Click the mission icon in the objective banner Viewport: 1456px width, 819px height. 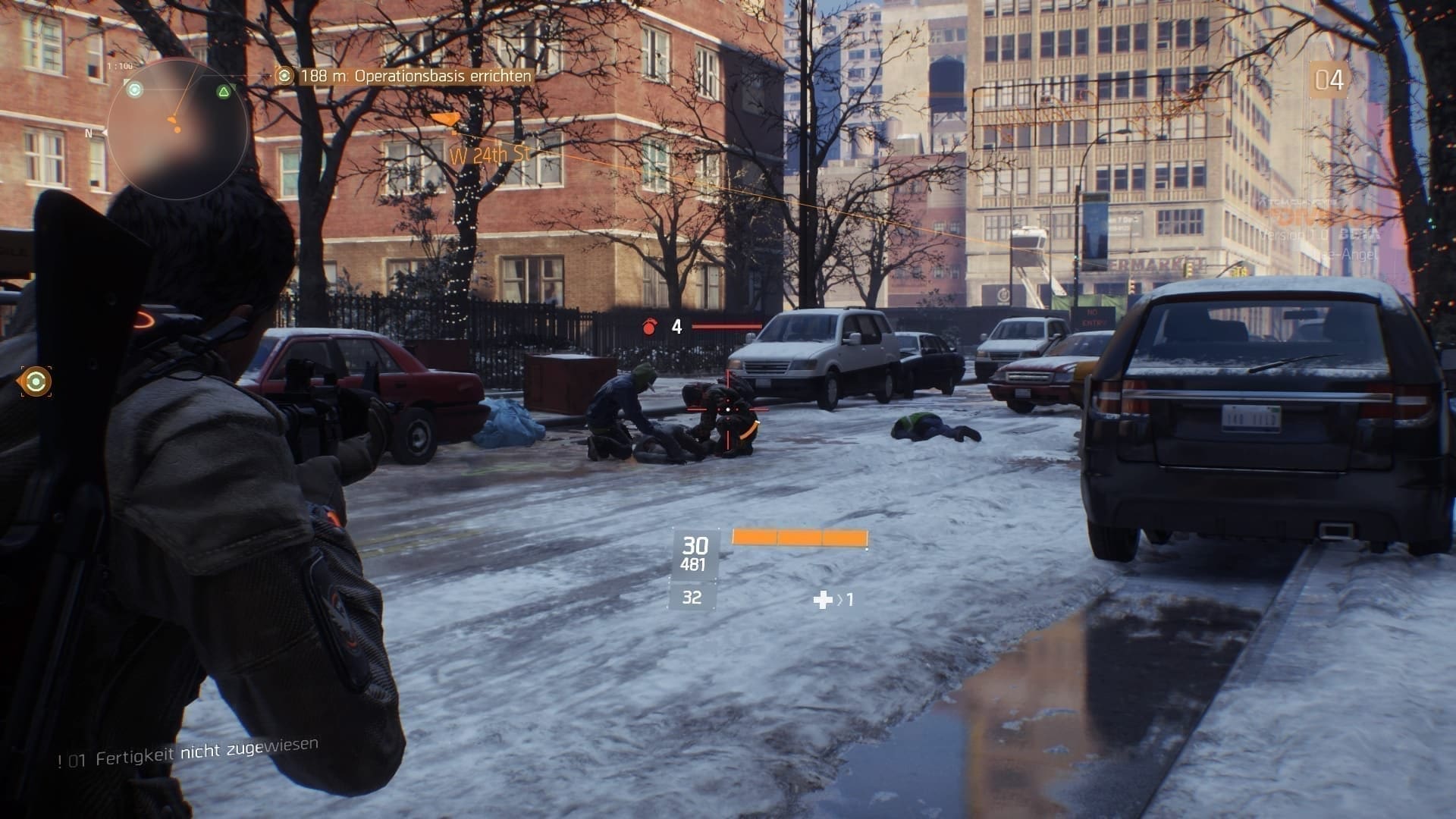point(286,75)
